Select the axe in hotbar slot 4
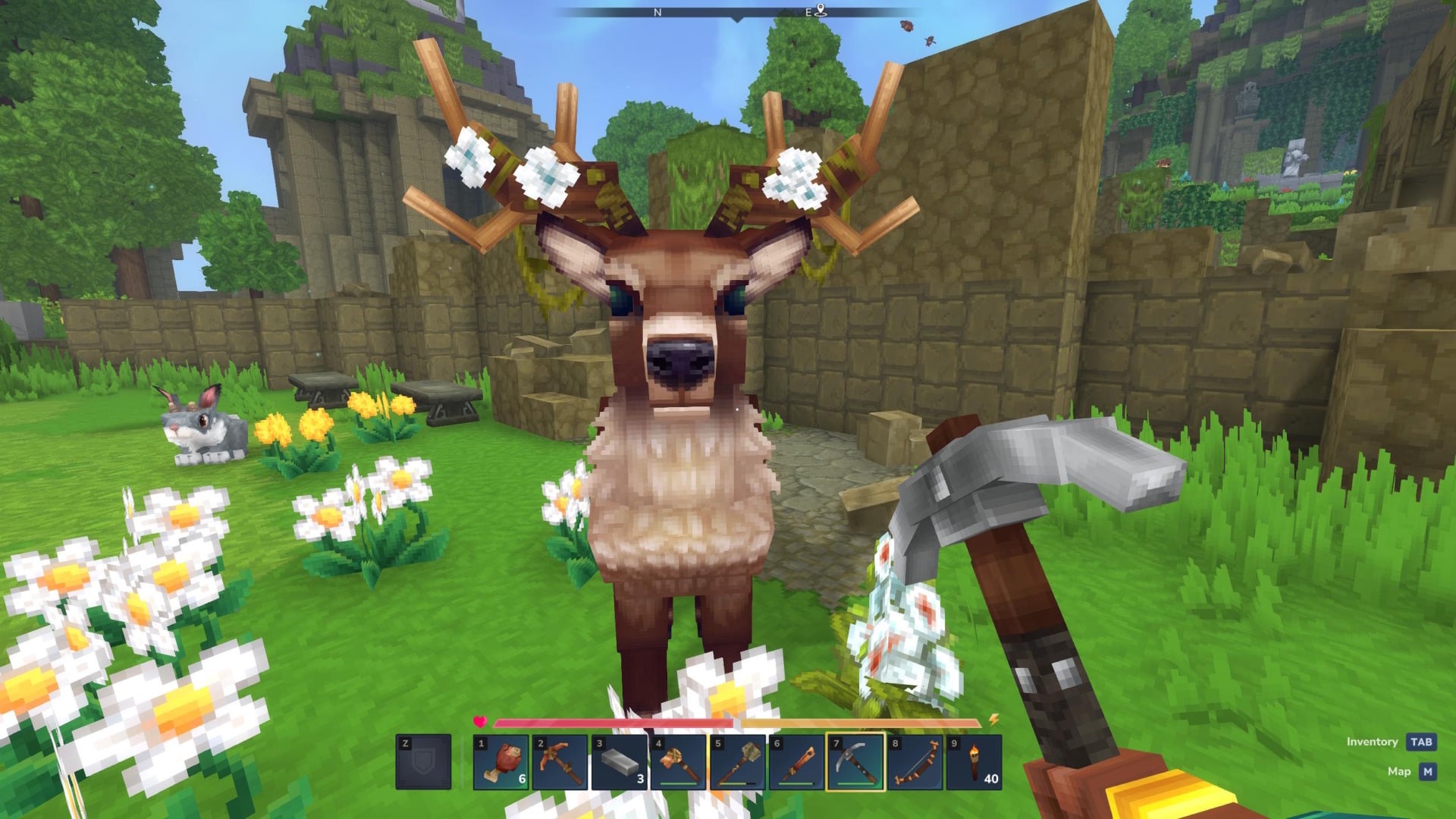The width and height of the screenshot is (1456, 819). point(679,760)
